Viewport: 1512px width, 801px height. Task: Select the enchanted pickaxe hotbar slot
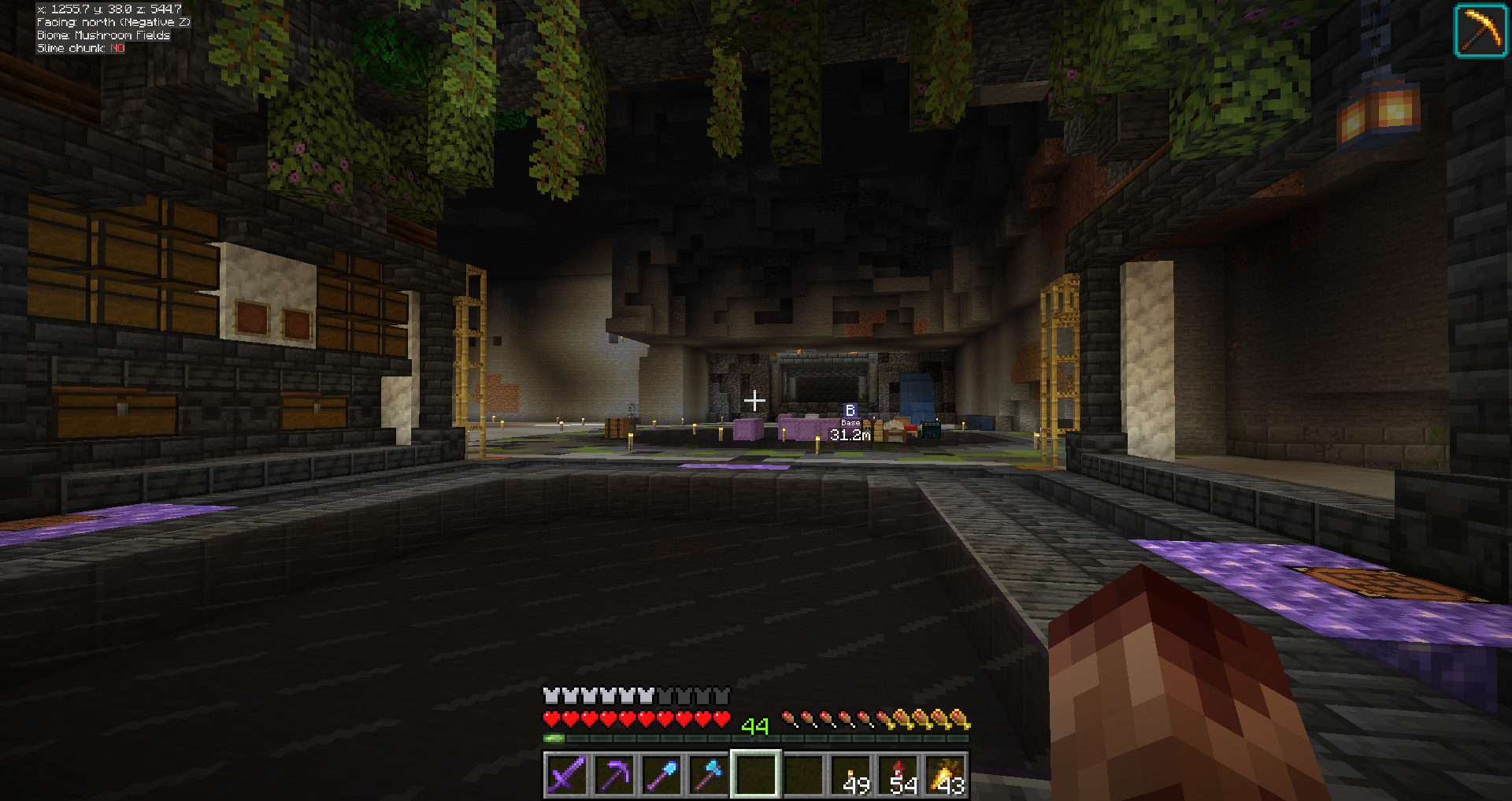click(614, 774)
